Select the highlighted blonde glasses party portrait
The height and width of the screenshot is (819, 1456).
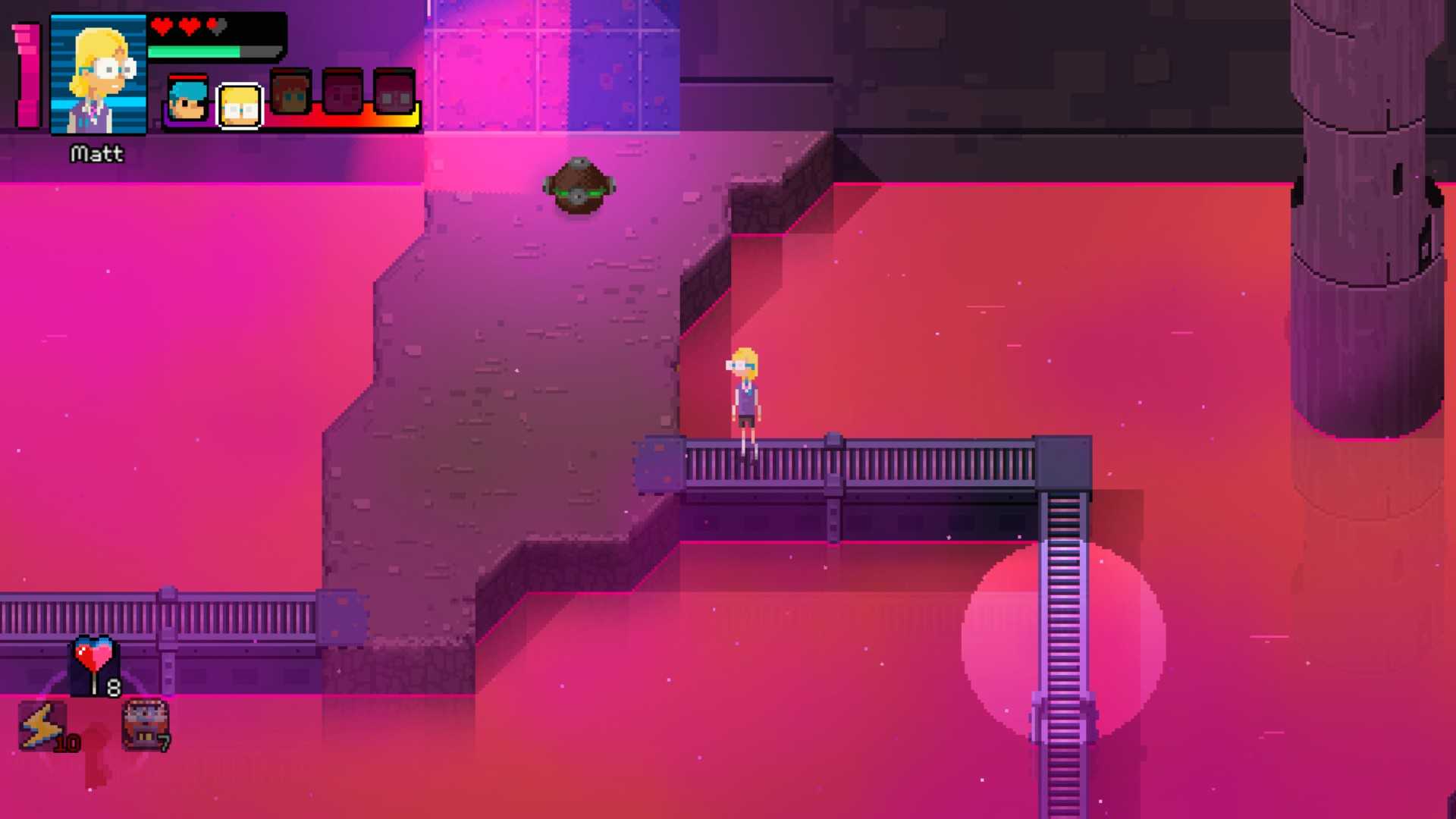pos(240,106)
